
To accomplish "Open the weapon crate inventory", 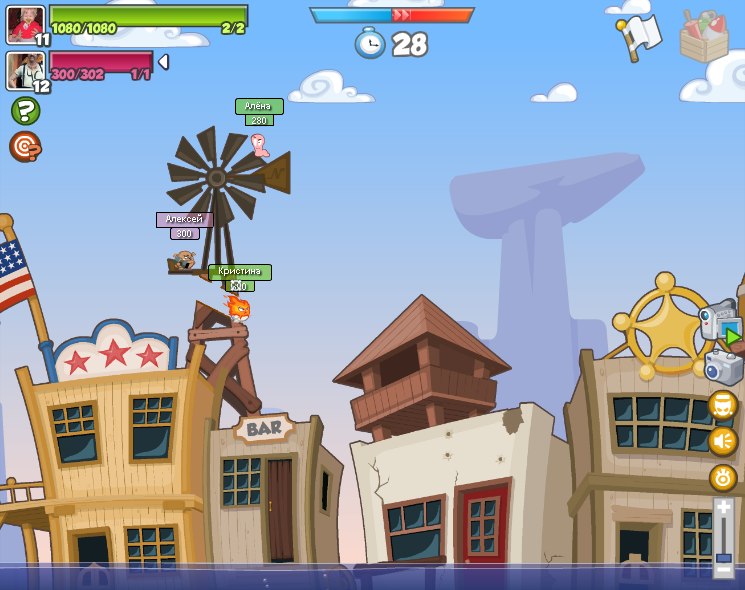I will point(704,36).
